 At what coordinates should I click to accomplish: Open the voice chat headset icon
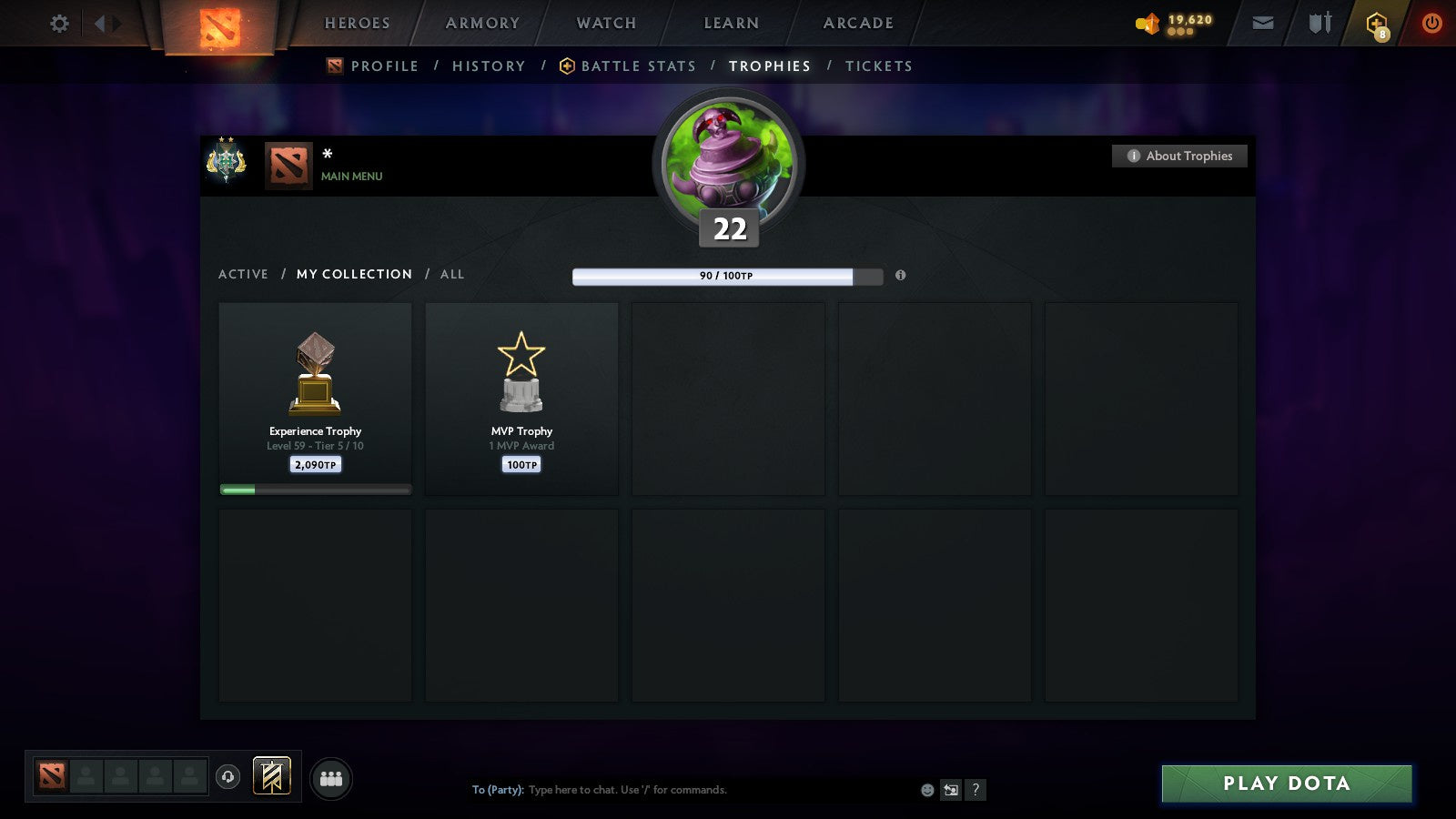227,778
